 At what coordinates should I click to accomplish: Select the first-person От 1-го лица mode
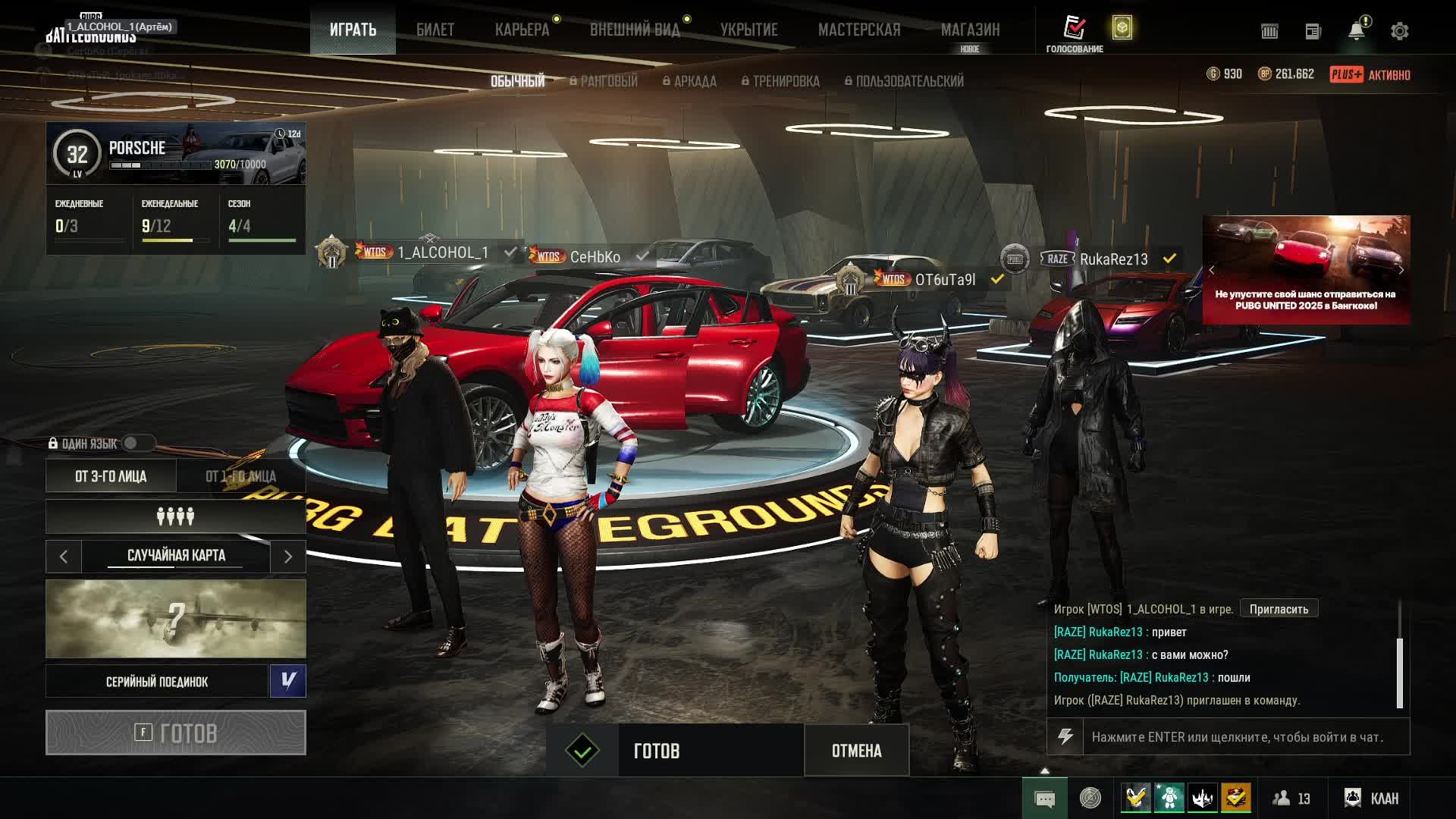(x=241, y=476)
